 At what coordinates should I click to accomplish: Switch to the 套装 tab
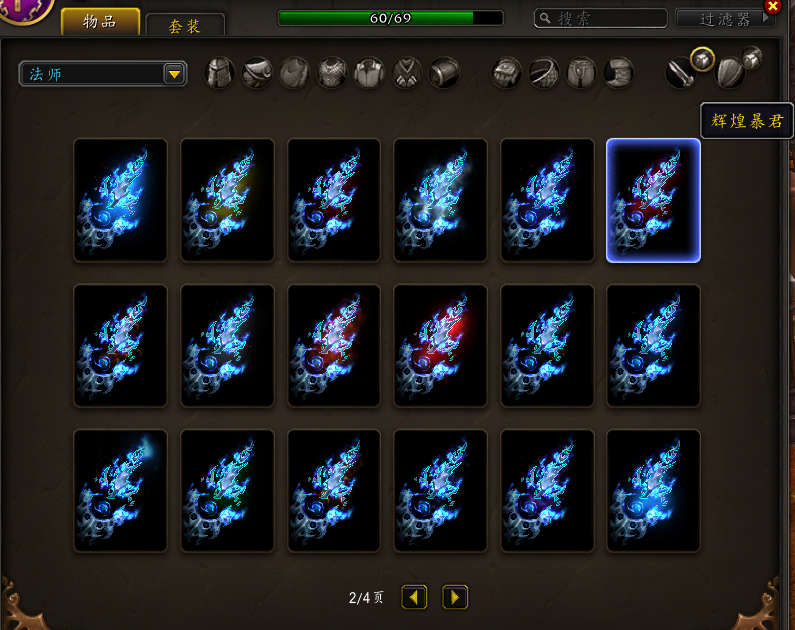(185, 26)
